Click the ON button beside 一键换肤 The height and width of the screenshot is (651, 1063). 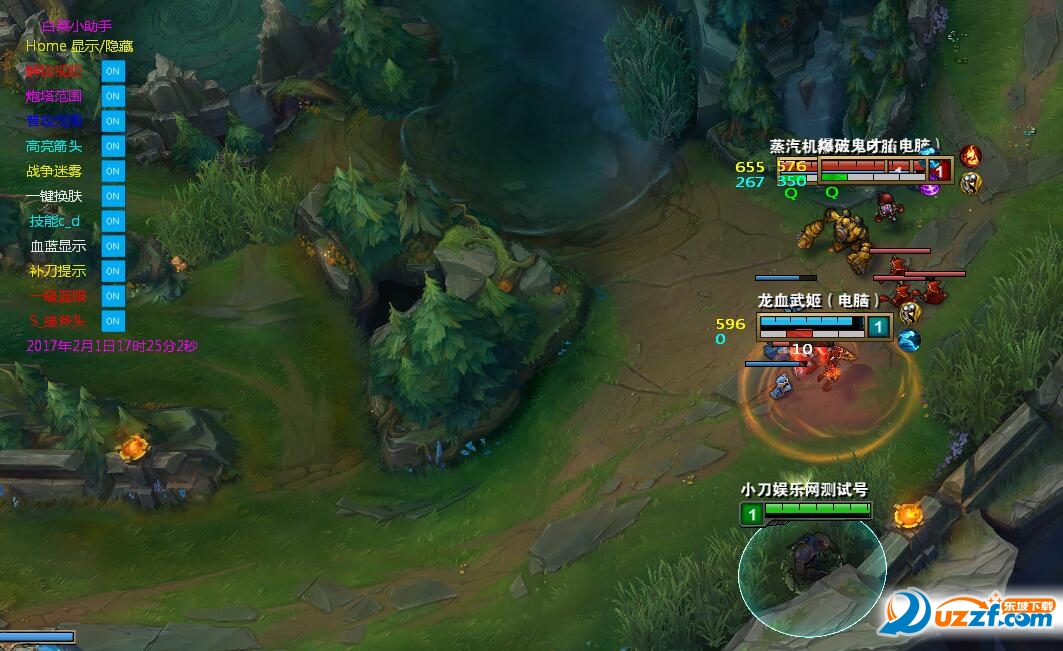click(x=113, y=197)
